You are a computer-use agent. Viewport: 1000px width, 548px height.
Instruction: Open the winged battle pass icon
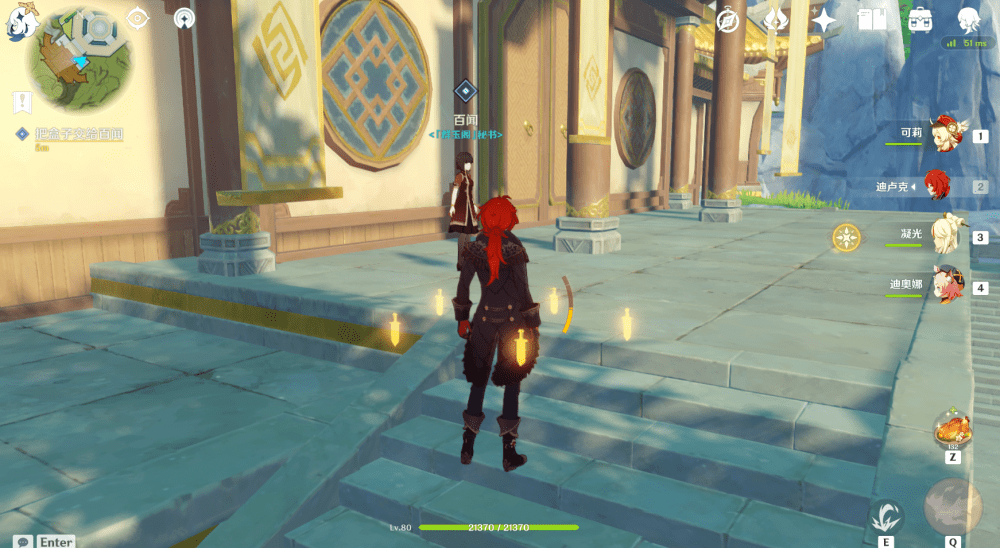tap(776, 20)
